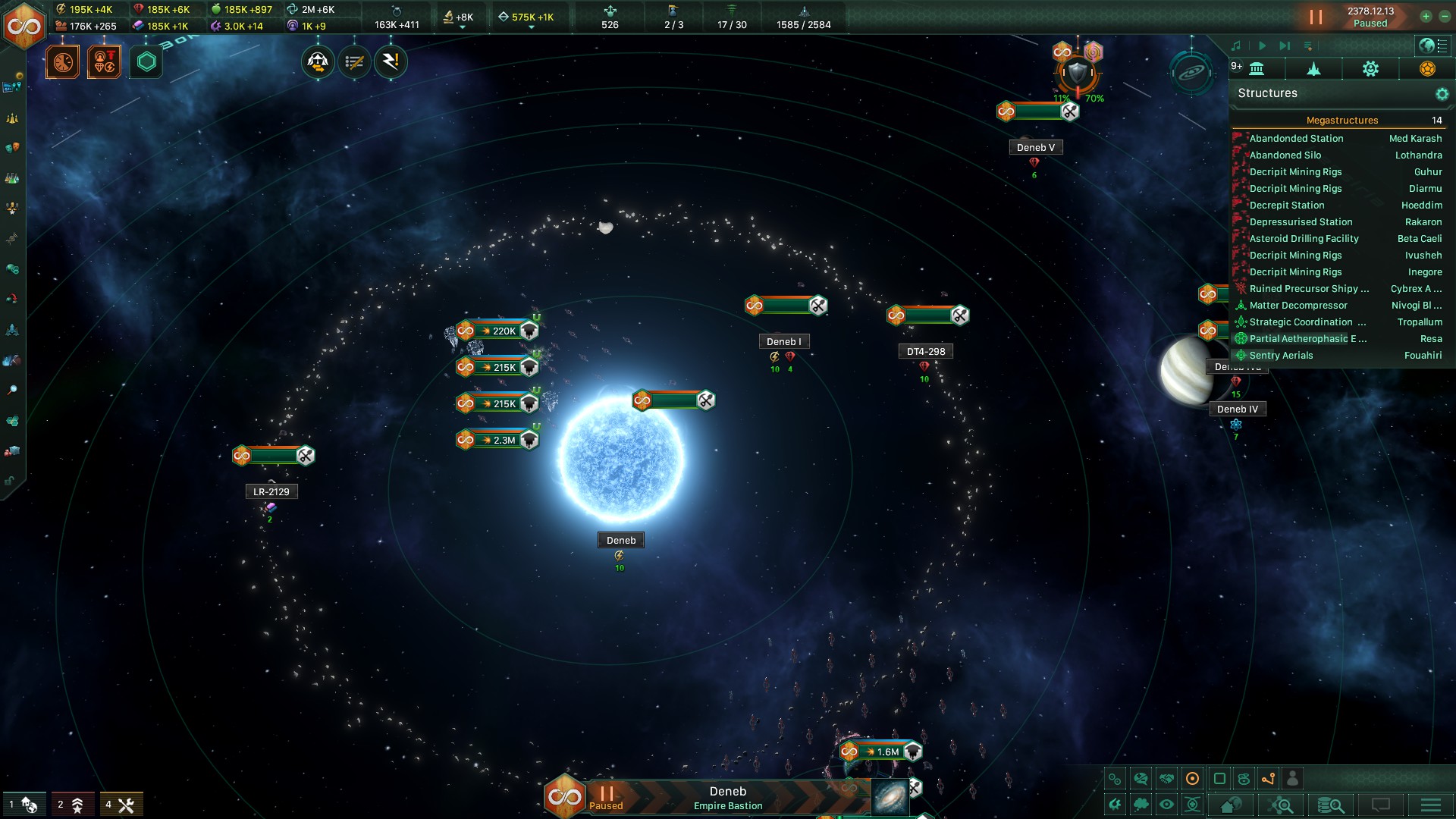
Task: Open the Structures outliner settings gear
Action: coord(1442,94)
